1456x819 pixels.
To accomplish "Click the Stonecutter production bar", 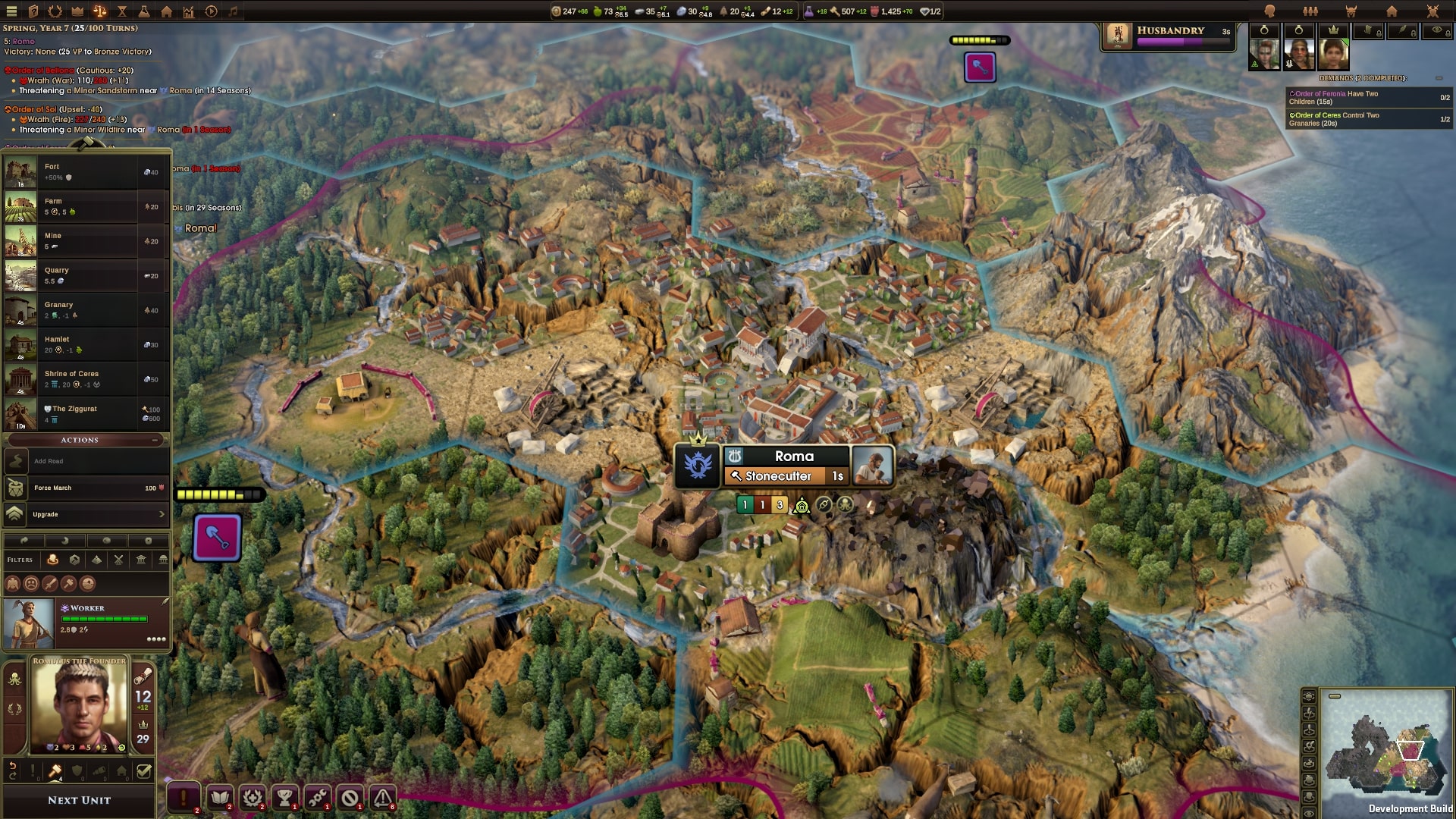I will pos(786,476).
